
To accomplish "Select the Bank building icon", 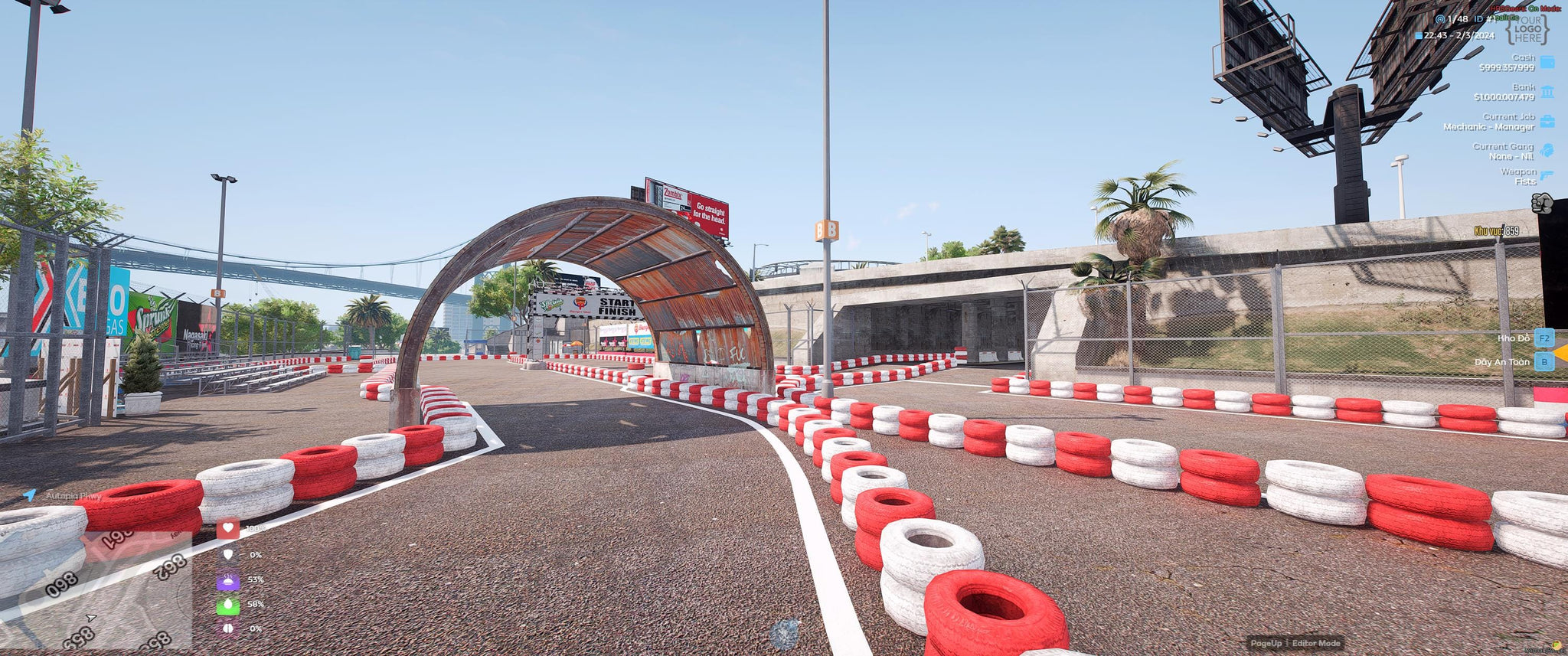I will point(1547,92).
